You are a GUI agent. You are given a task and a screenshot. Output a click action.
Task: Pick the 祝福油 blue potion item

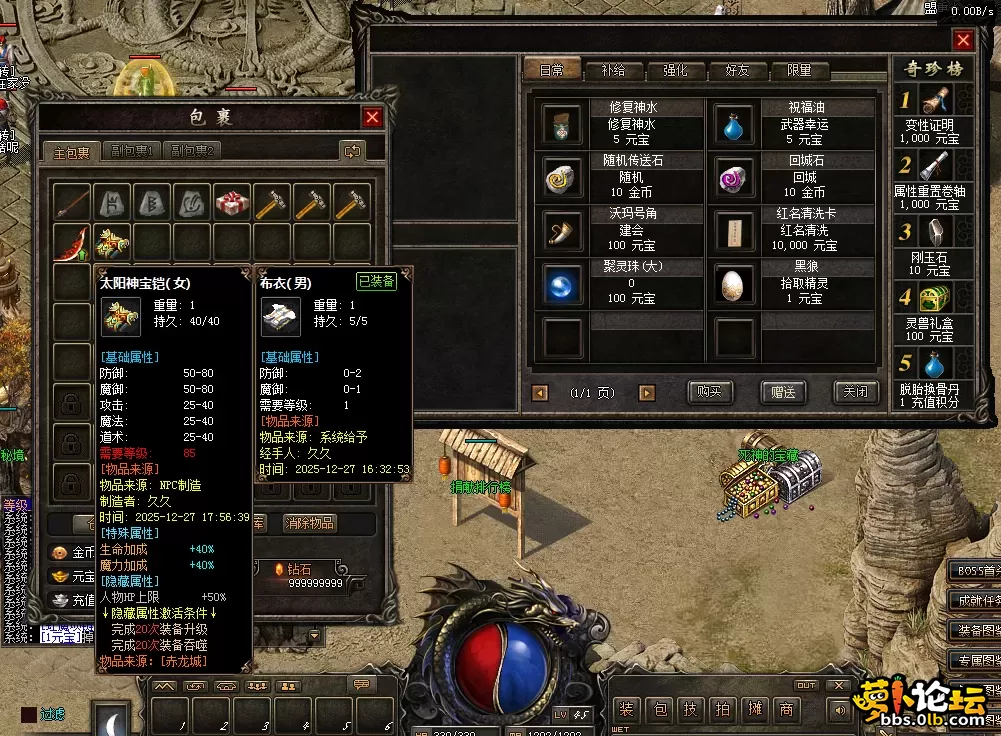coord(734,124)
